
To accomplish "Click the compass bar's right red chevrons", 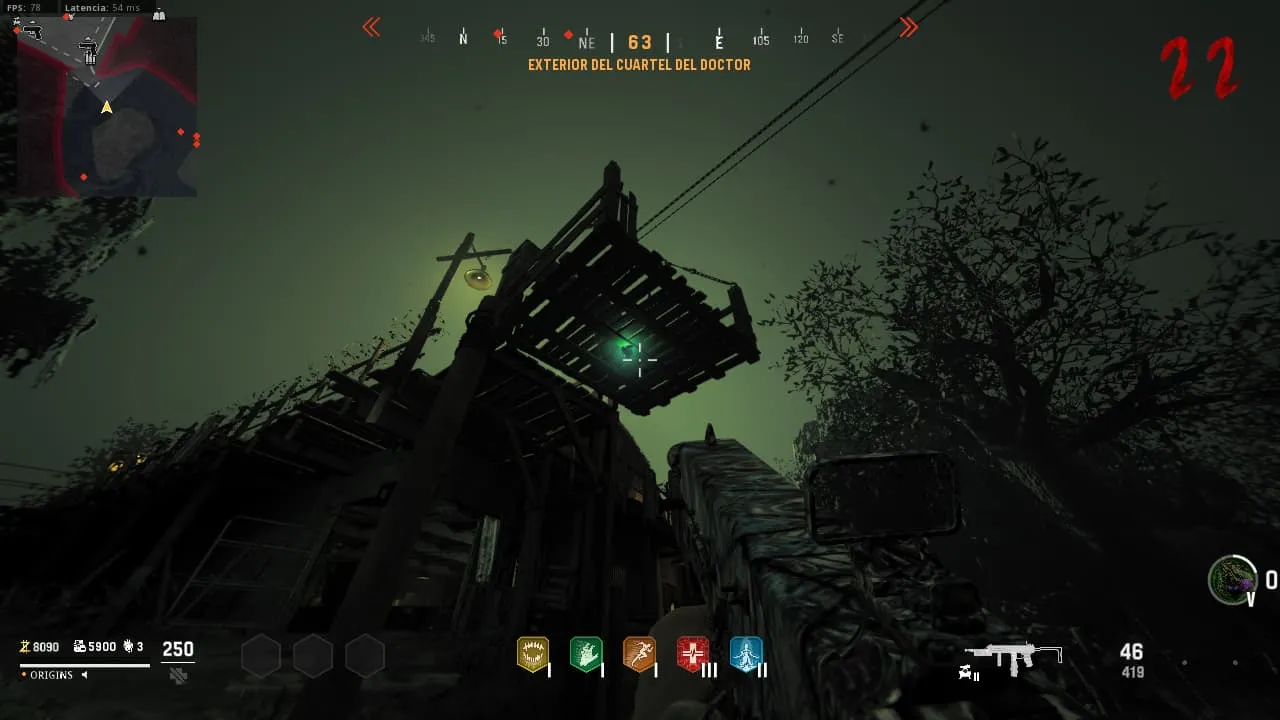I will coord(908,28).
